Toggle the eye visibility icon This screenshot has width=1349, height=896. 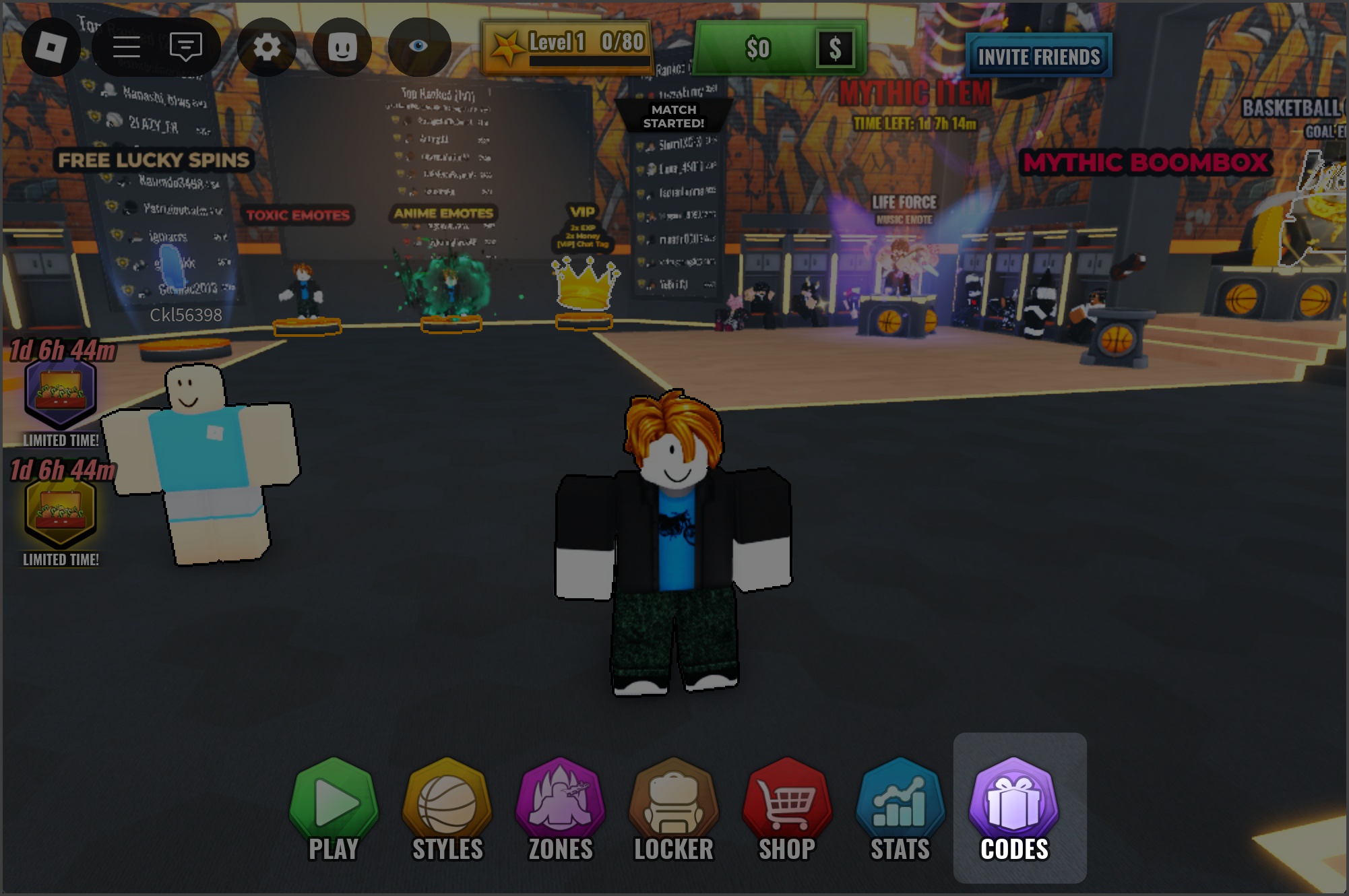(418, 47)
